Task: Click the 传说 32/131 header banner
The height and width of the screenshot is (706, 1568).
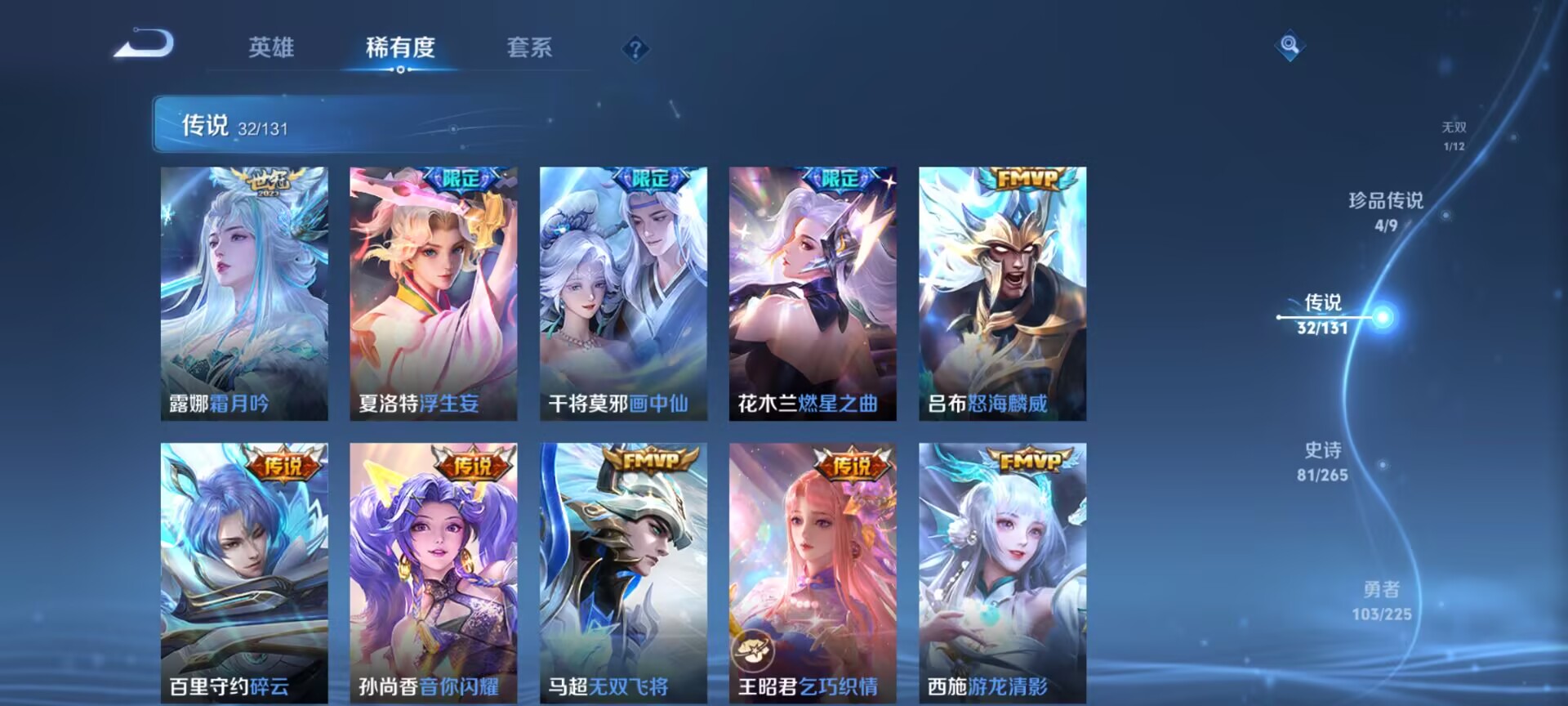Action: click(x=327, y=127)
